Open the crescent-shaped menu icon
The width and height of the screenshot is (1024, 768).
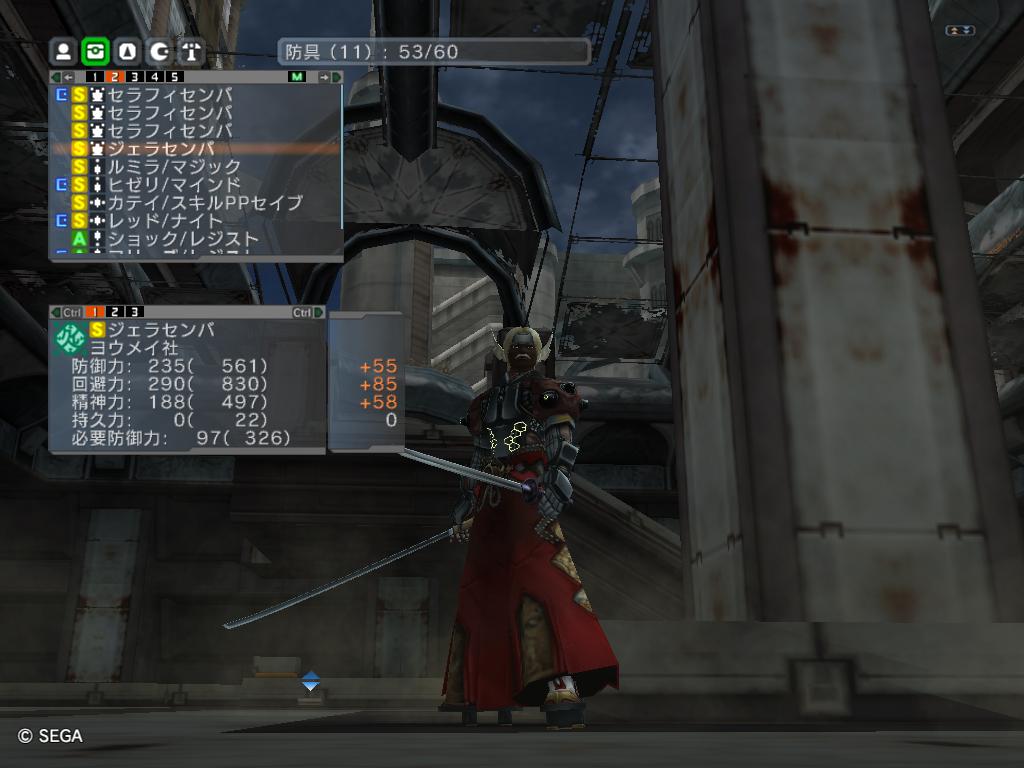[159, 51]
